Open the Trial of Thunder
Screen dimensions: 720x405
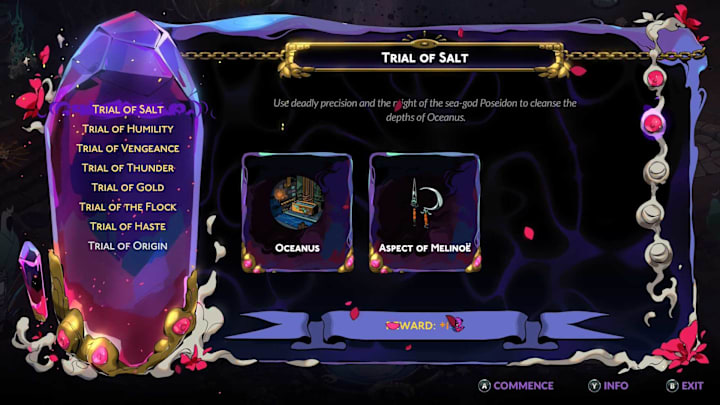[127, 168]
